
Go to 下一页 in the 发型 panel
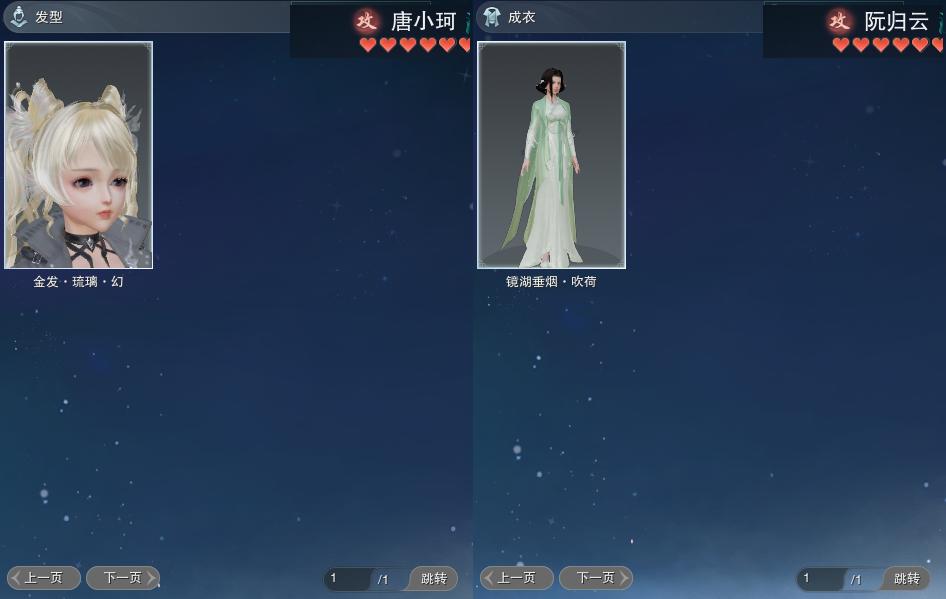(122, 578)
